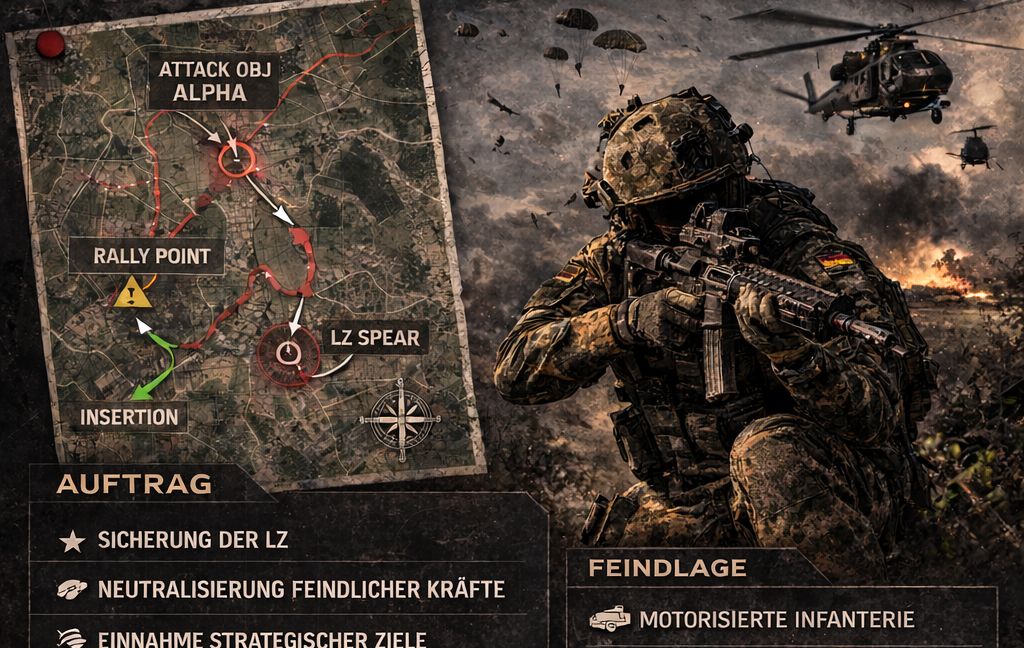Open the AUFTRAG section header

(x=134, y=484)
